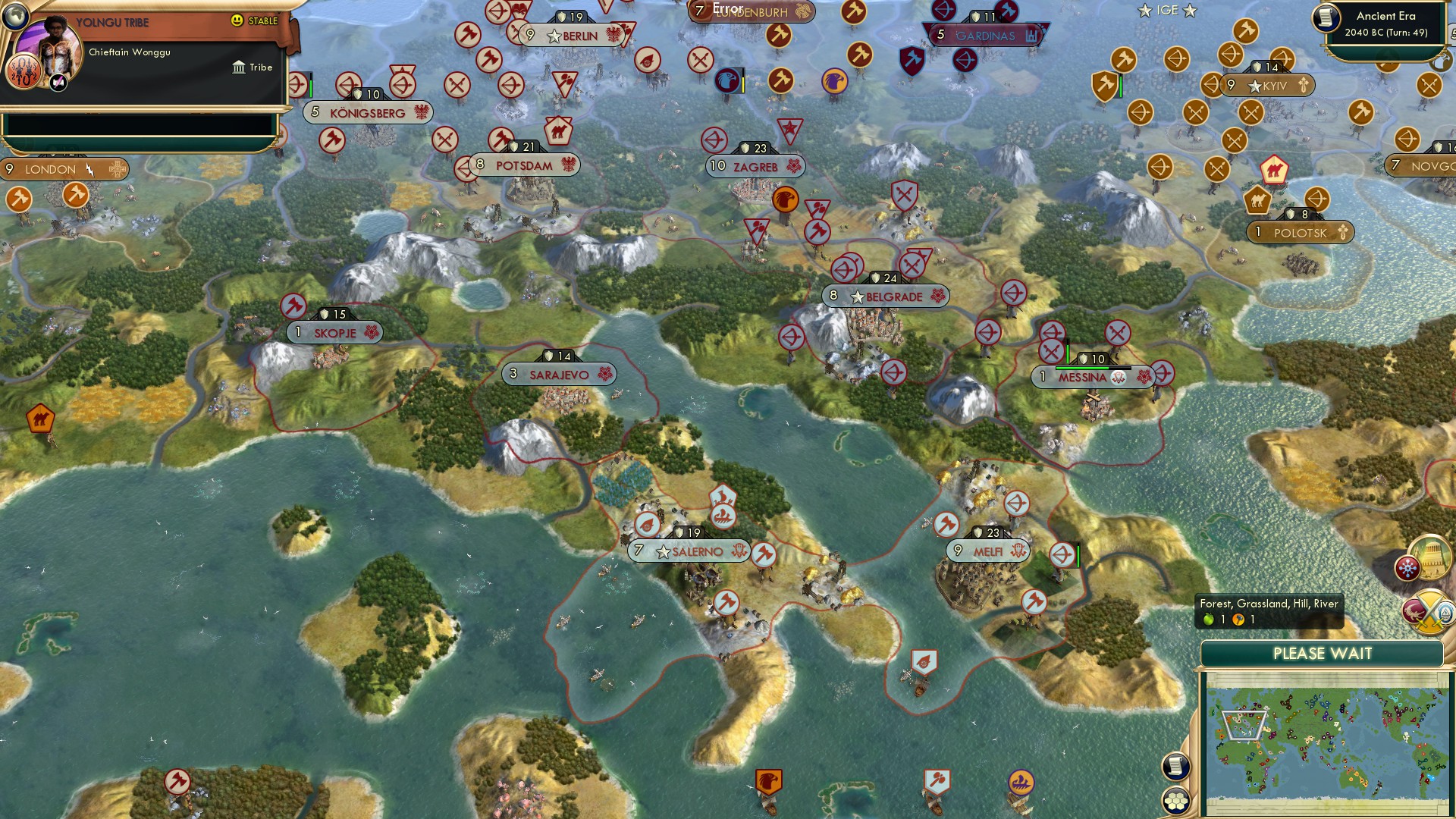Click the wonder illustration medallion on the right

[1429, 559]
